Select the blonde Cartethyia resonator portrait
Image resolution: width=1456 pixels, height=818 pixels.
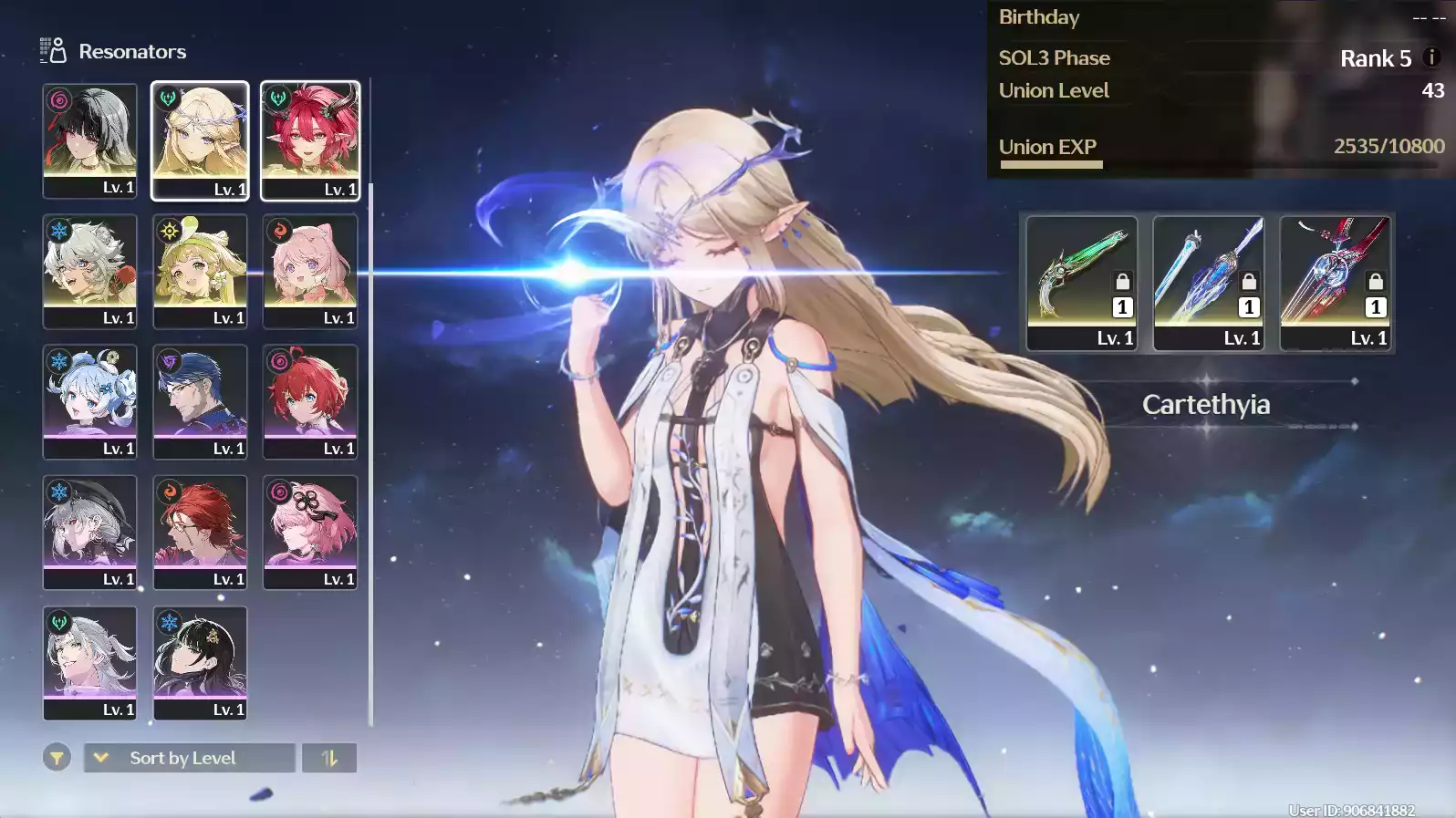pyautogui.click(x=200, y=140)
